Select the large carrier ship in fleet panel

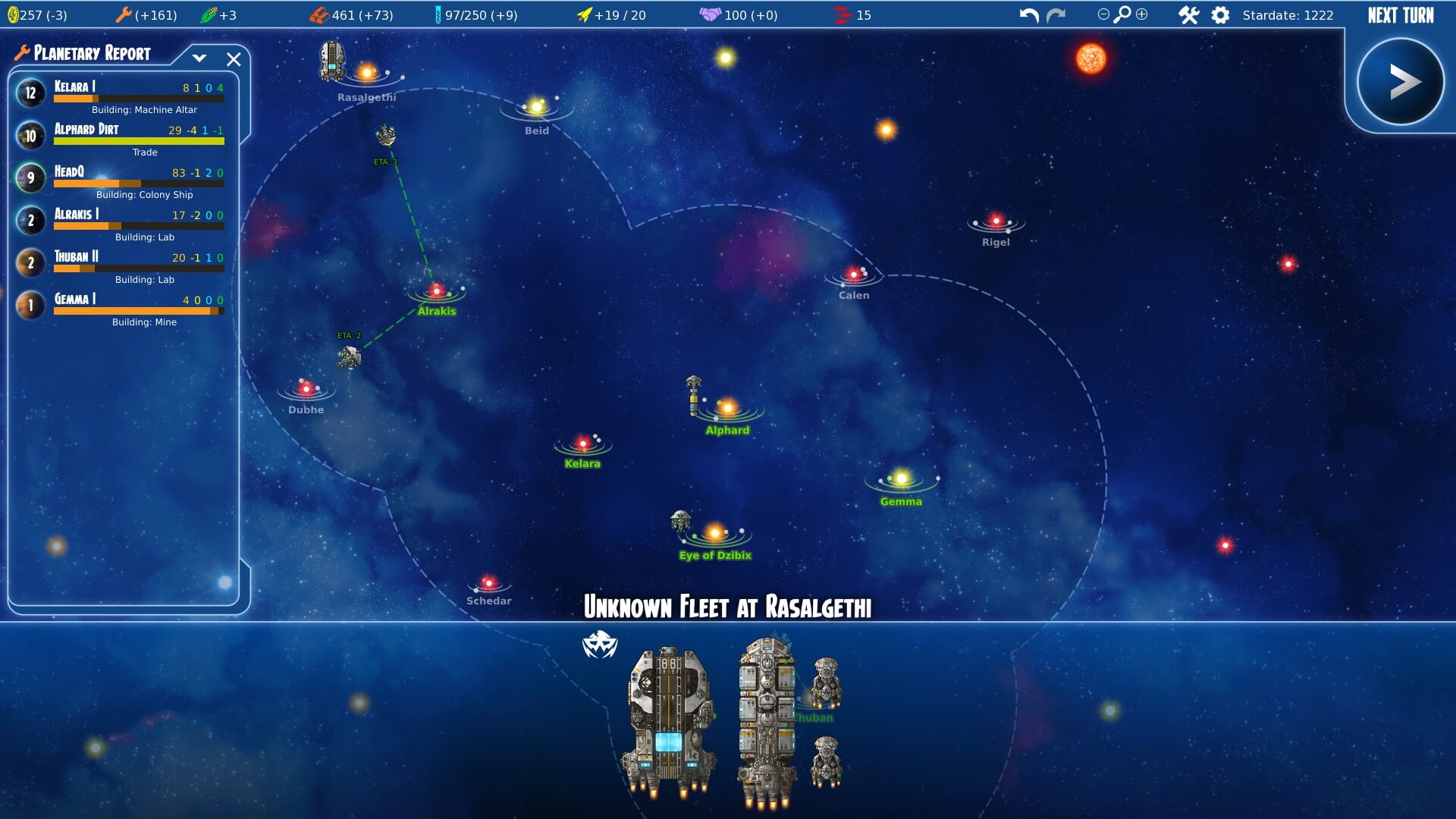tap(668, 720)
